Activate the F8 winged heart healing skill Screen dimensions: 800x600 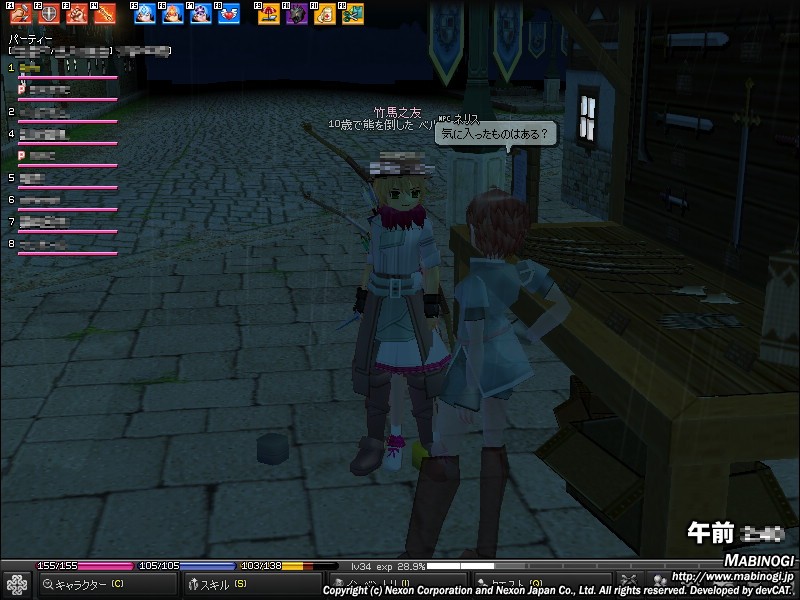[x=229, y=14]
